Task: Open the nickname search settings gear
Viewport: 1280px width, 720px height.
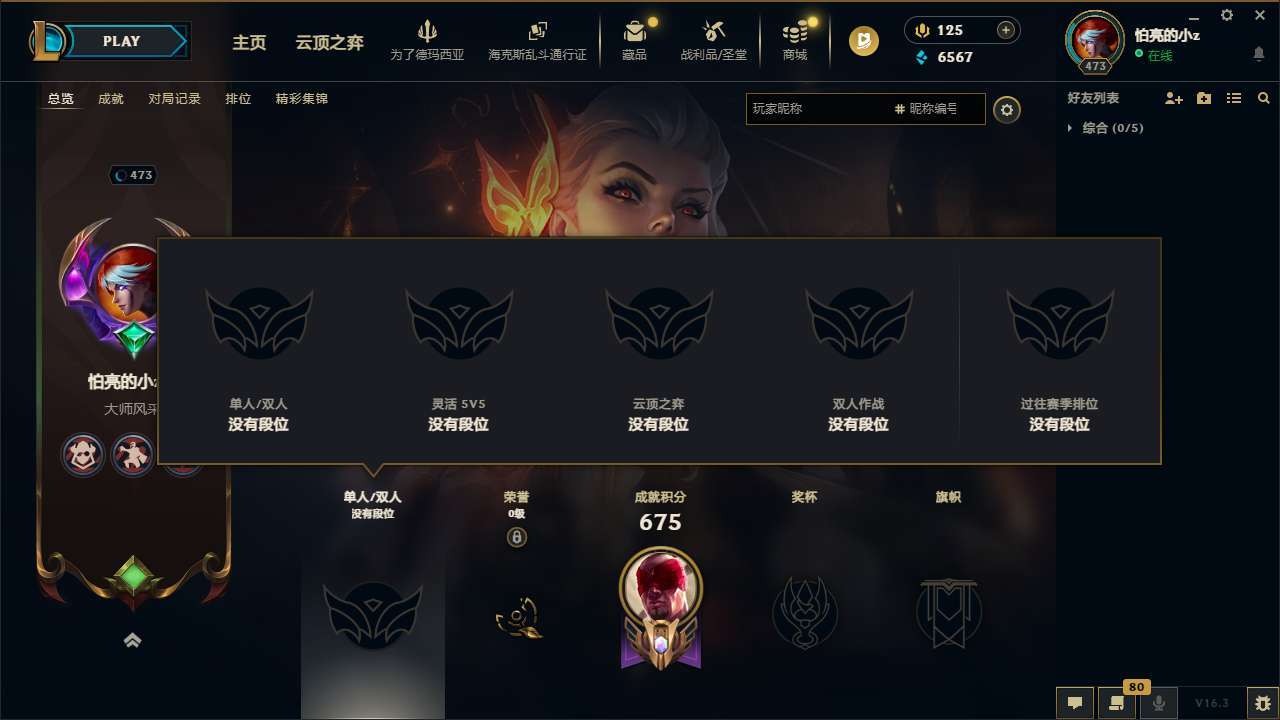Action: 1007,110
